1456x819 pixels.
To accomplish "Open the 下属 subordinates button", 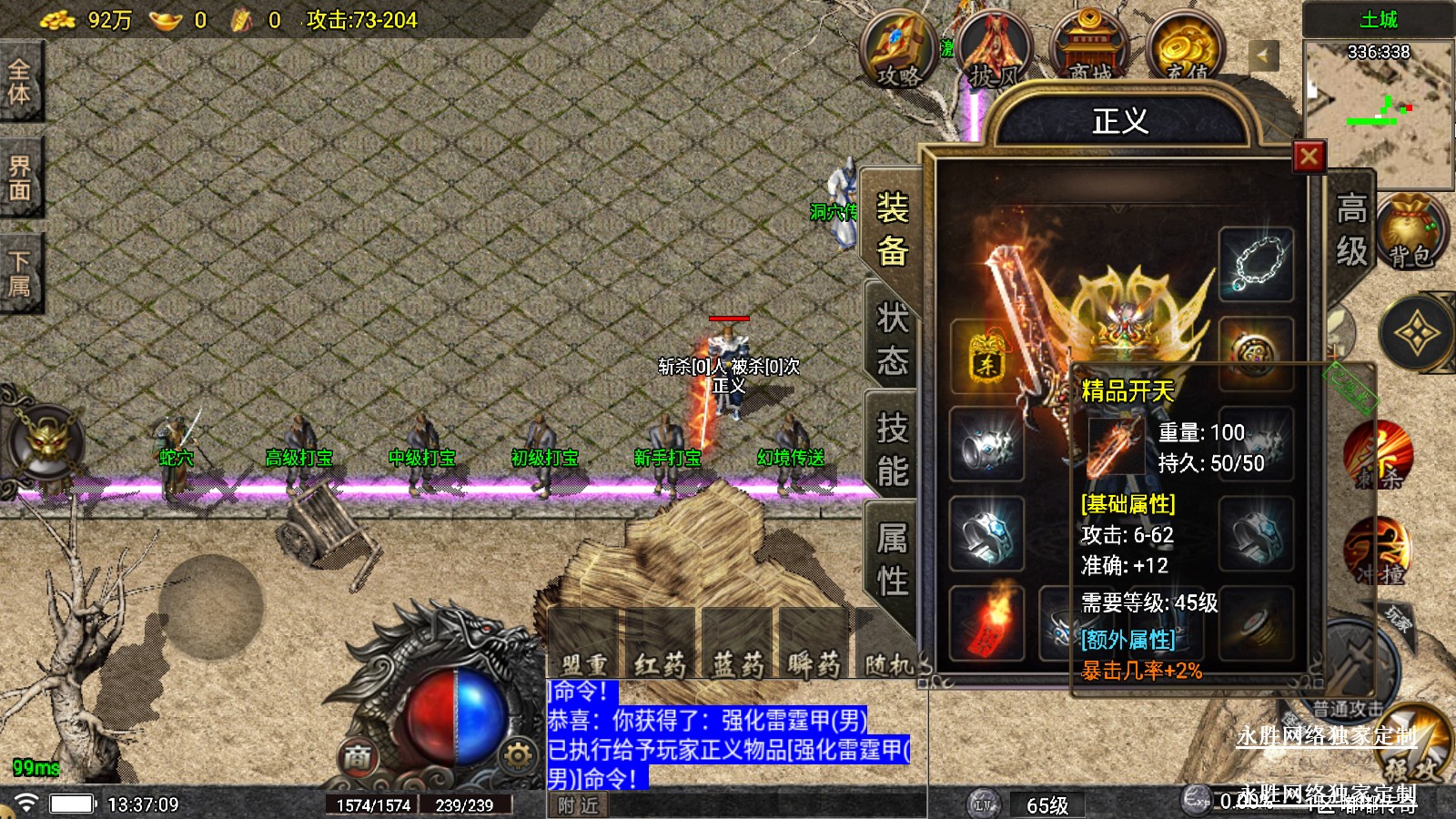I will coord(20,274).
